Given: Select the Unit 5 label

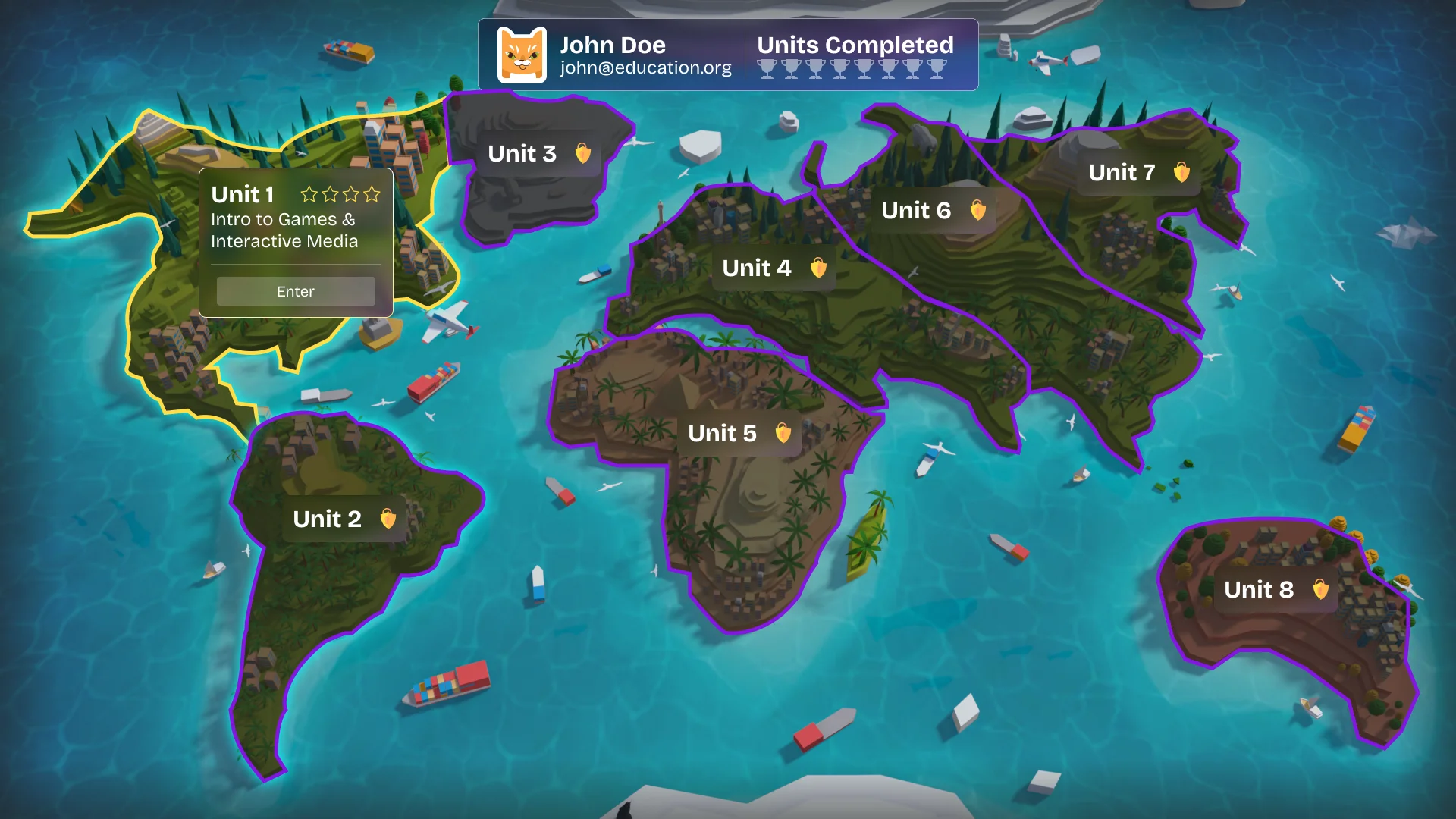Looking at the screenshot, I should point(723,434).
